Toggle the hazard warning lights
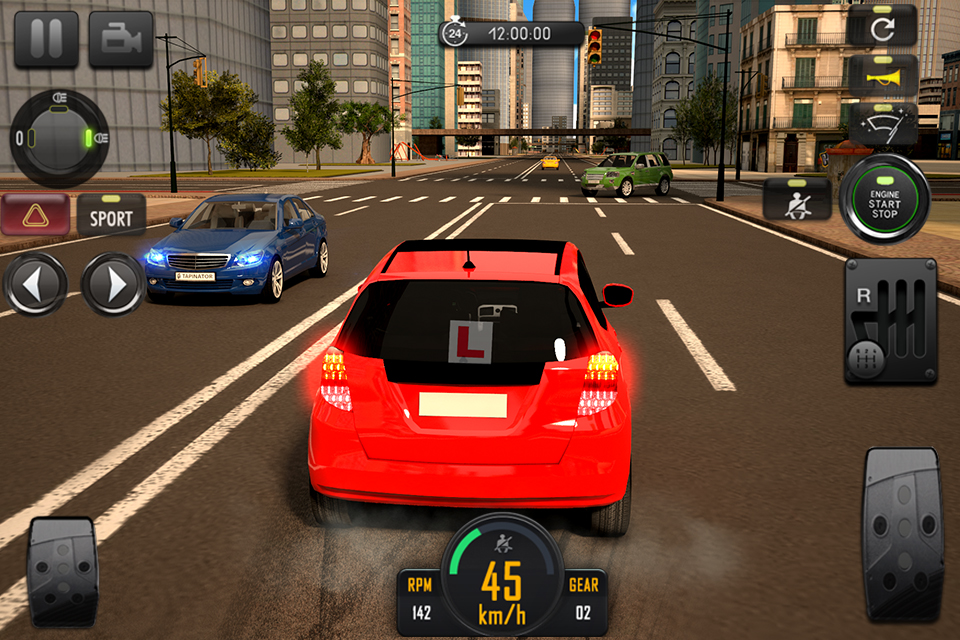The width and height of the screenshot is (960, 640). pos(35,214)
